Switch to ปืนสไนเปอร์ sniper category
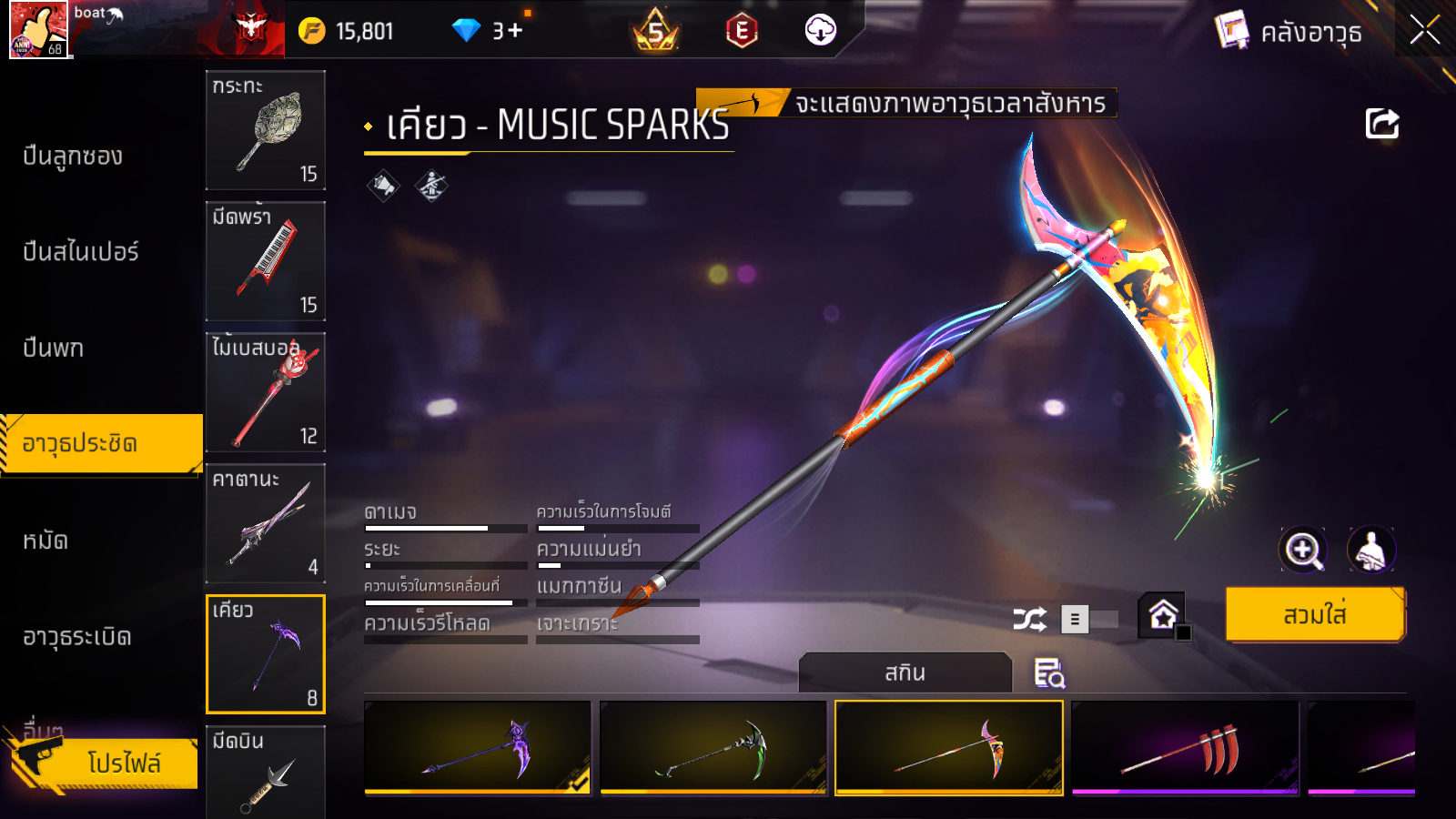Viewport: 1456px width, 819px height. coord(81,252)
